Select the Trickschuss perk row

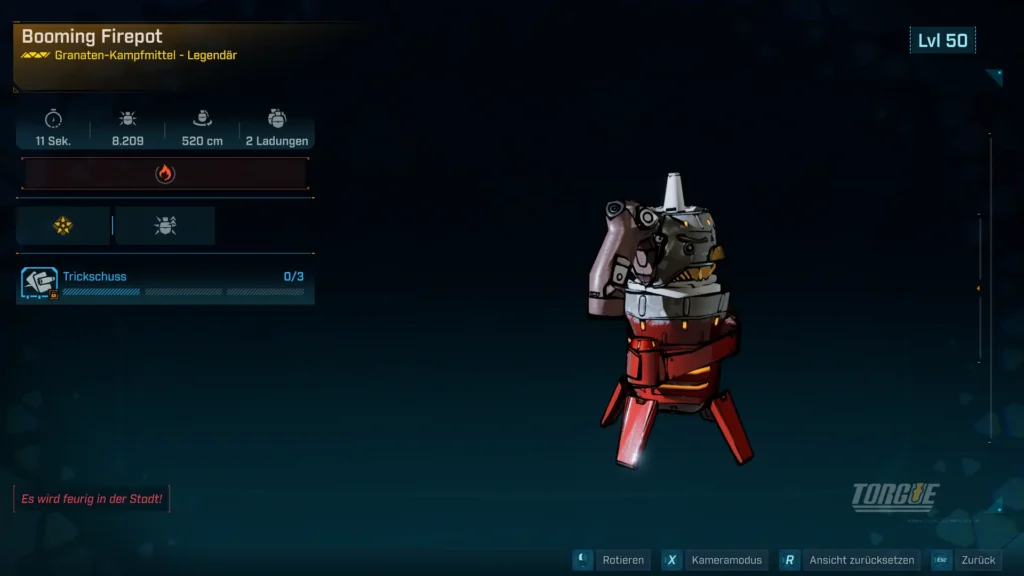[165, 284]
